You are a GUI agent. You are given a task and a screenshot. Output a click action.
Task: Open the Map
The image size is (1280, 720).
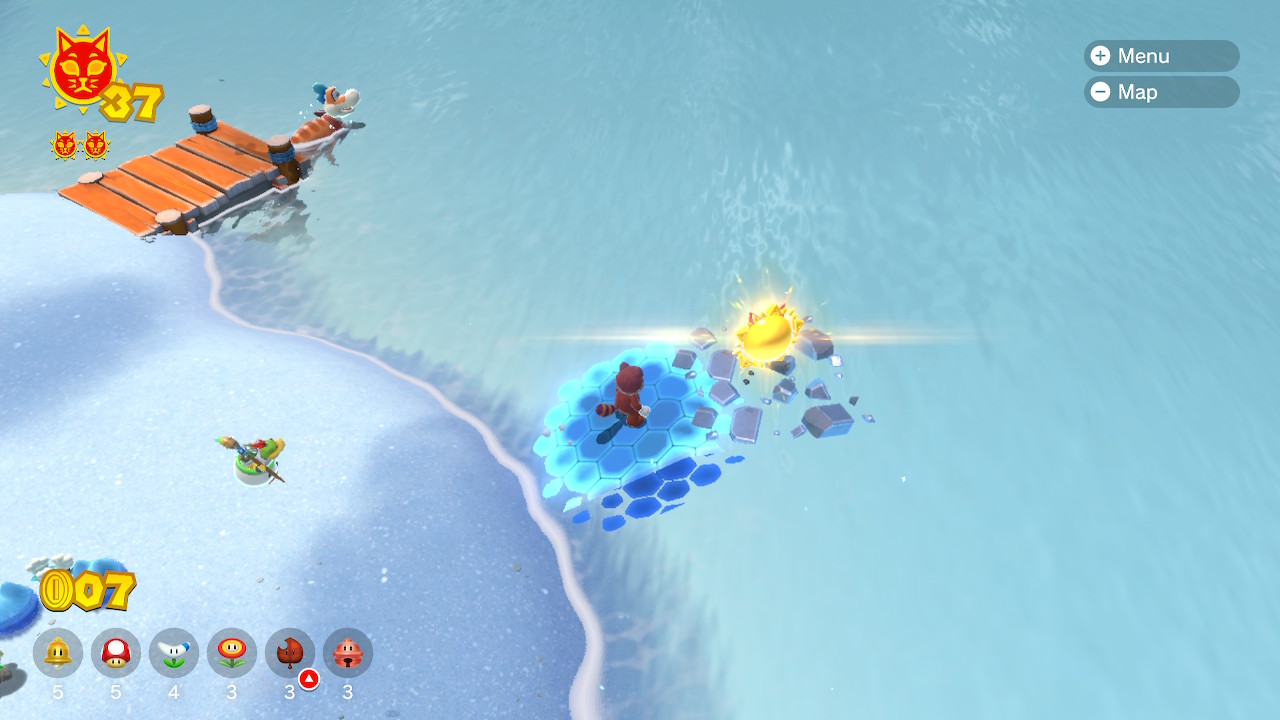coord(1160,92)
